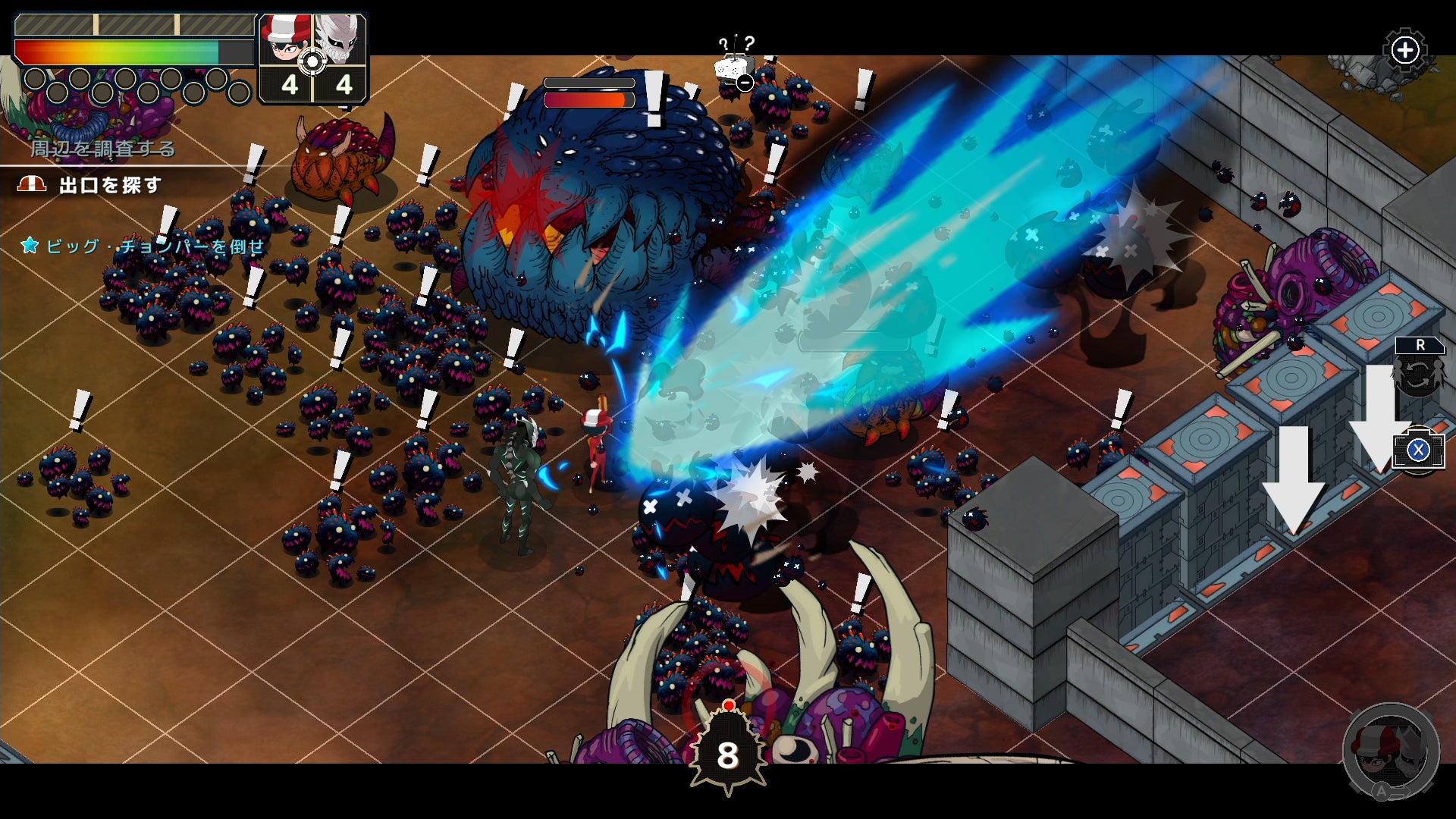Viewport: 1456px width, 819px height.
Task: Click the spiked badge showing 8
Action: click(x=728, y=754)
